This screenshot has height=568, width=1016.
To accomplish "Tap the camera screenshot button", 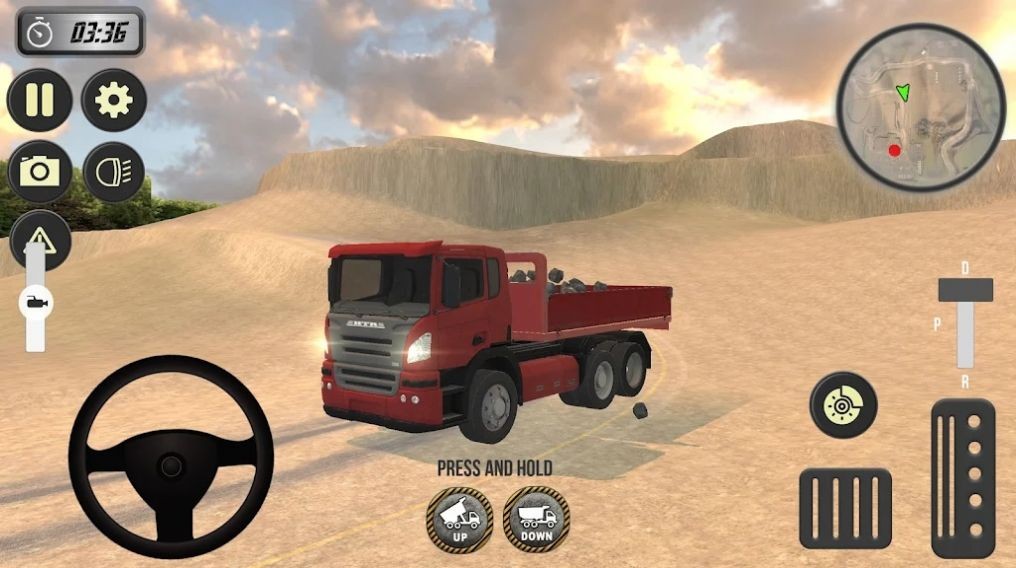I will coord(40,172).
